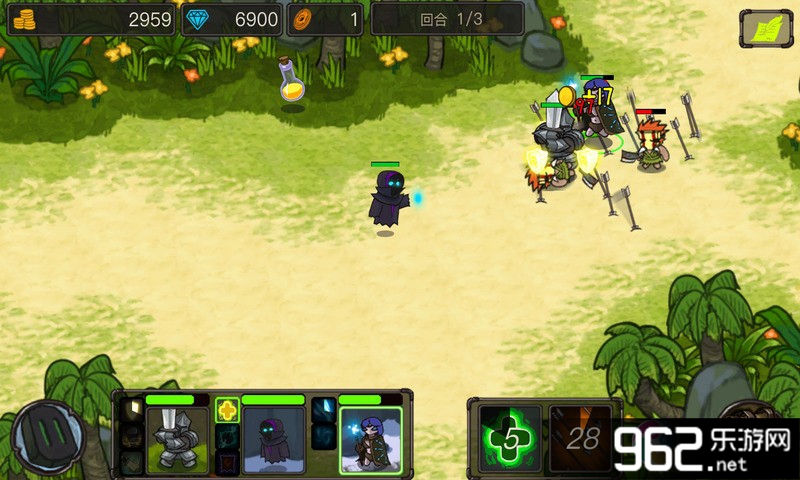The height and width of the screenshot is (480, 800).
Task: Activate the green healing cross skill
Action: [510, 438]
